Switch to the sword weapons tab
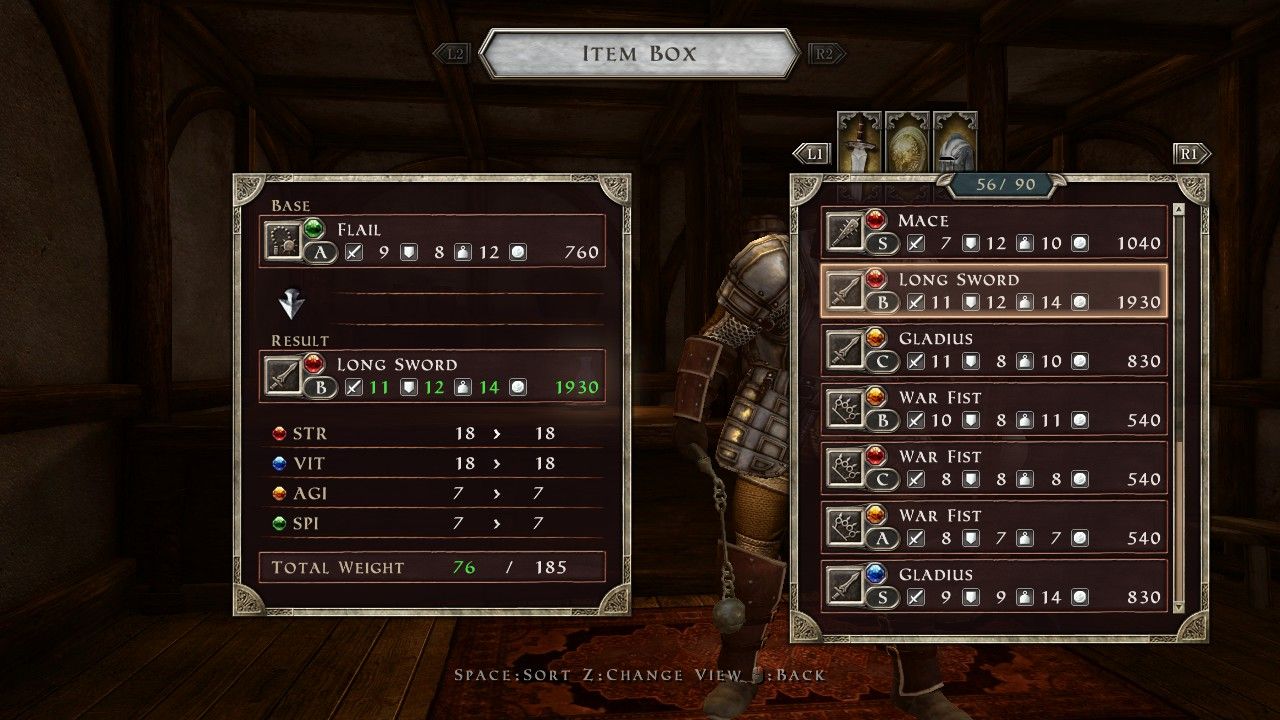The image size is (1280, 720). pyautogui.click(x=859, y=140)
